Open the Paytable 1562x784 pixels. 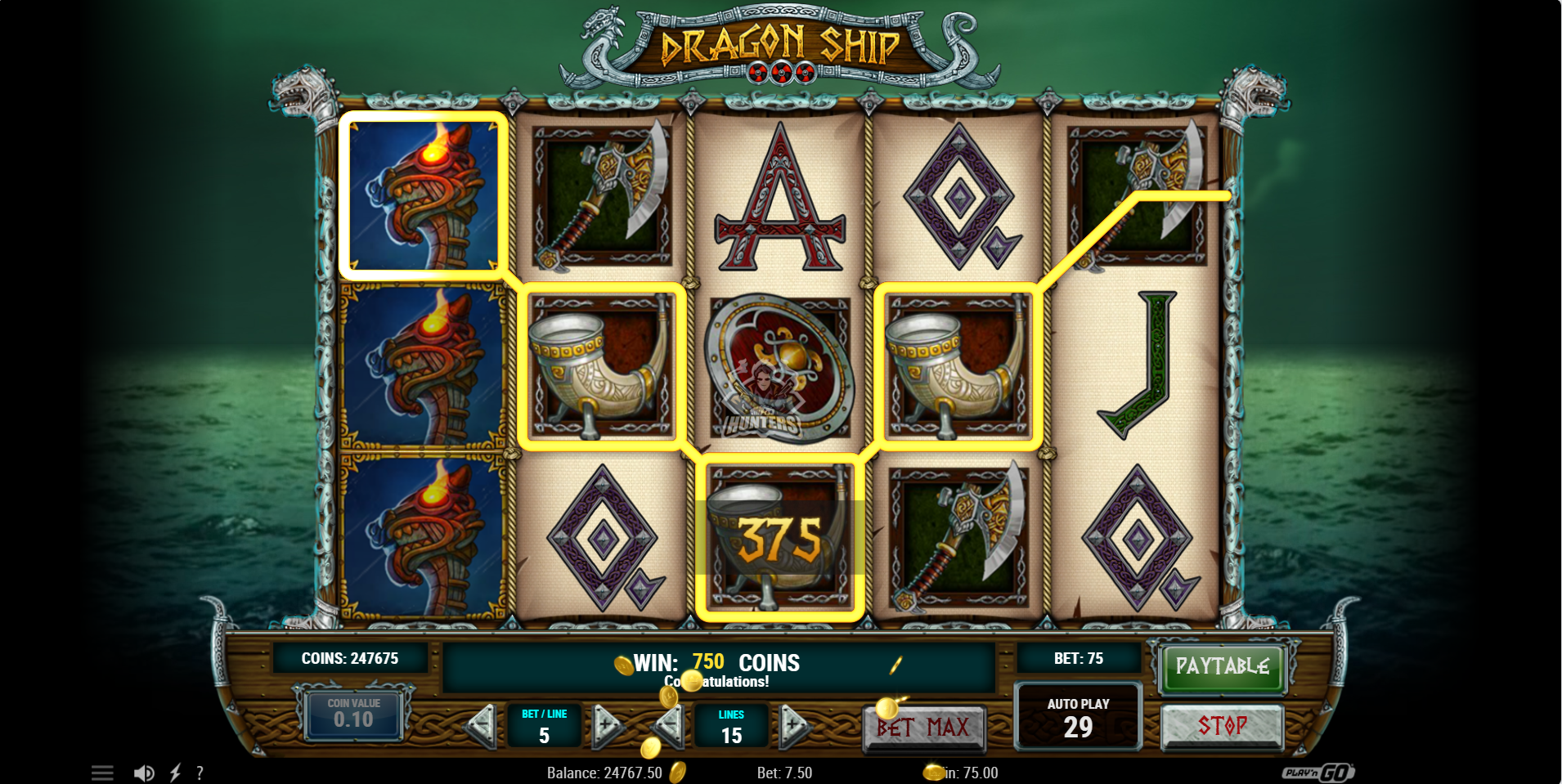point(1222,666)
